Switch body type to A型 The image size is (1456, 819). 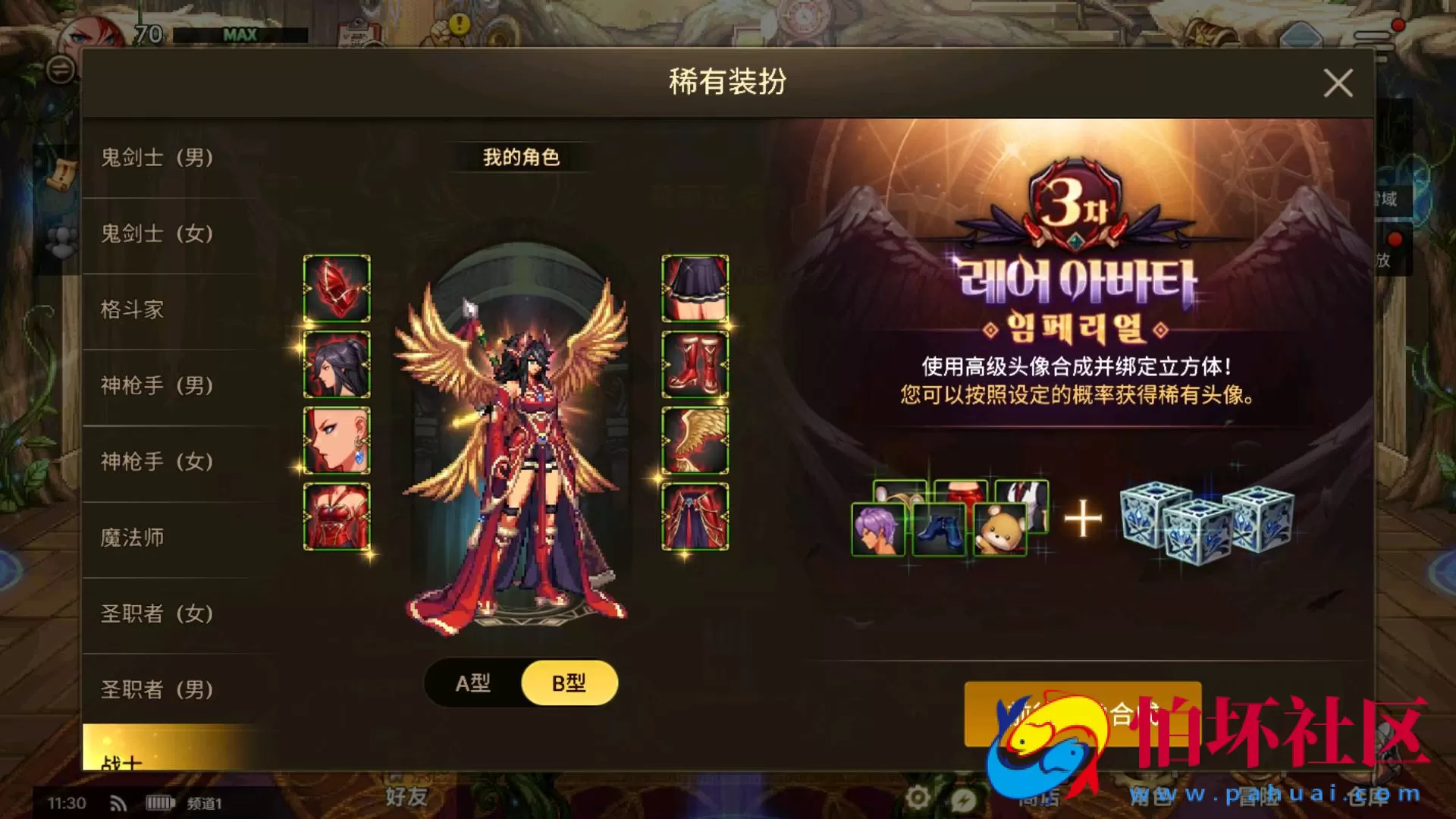tap(472, 682)
